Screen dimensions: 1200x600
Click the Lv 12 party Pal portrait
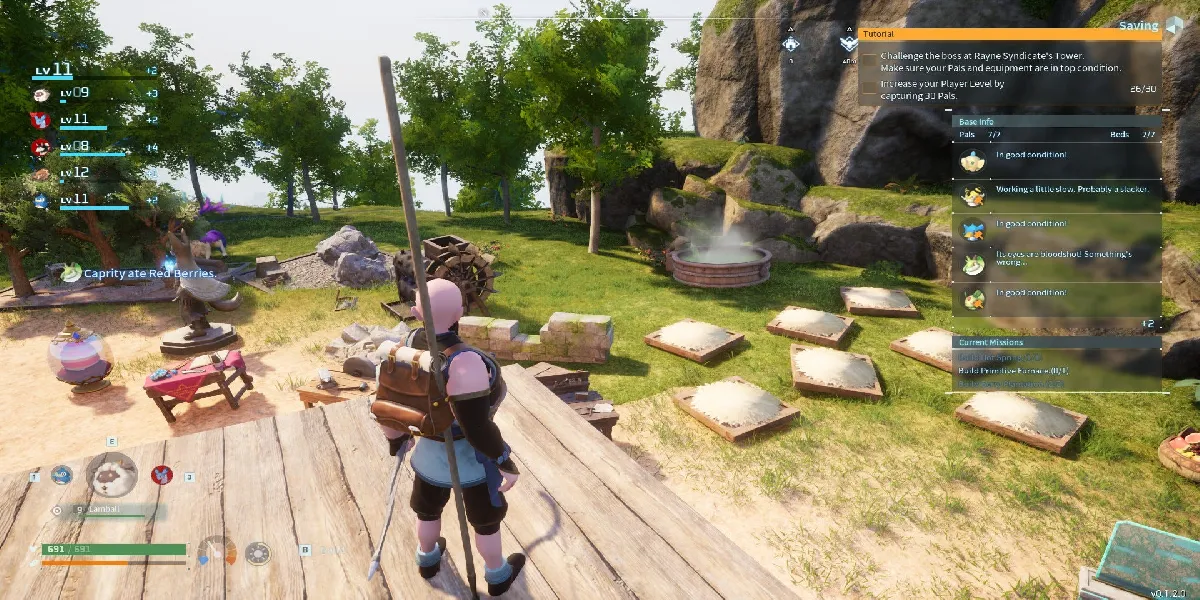[x=41, y=173]
